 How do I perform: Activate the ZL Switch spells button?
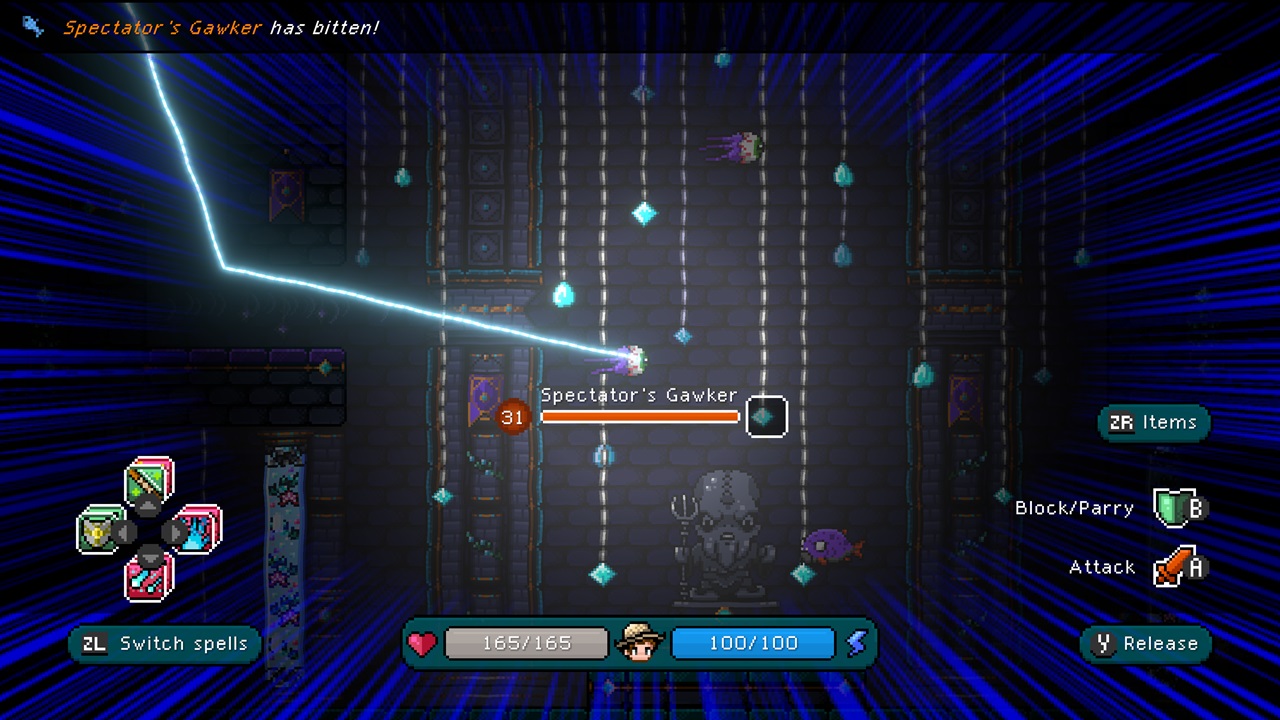(163, 644)
